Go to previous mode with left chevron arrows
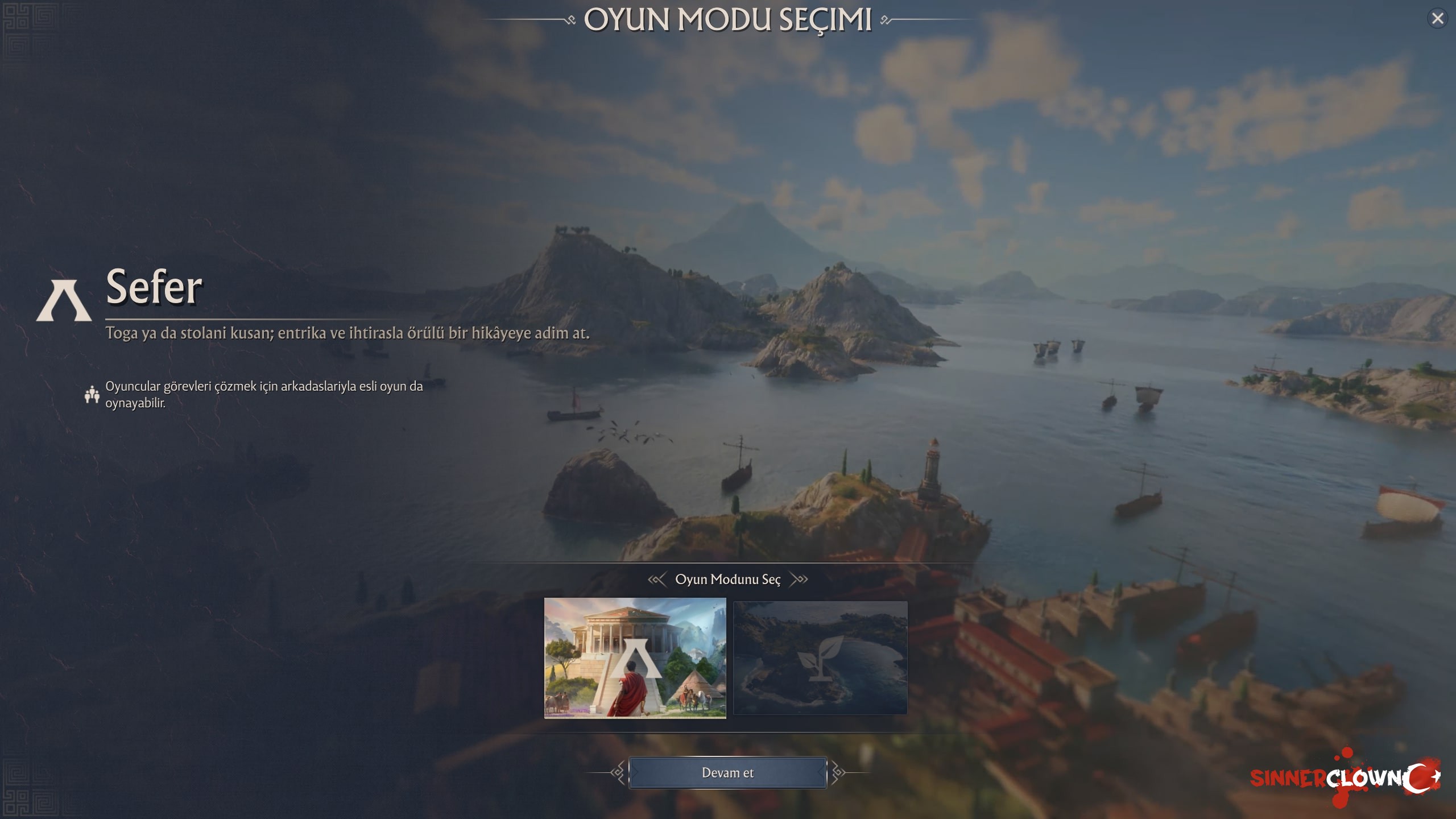This screenshot has width=1456, height=819. (657, 580)
